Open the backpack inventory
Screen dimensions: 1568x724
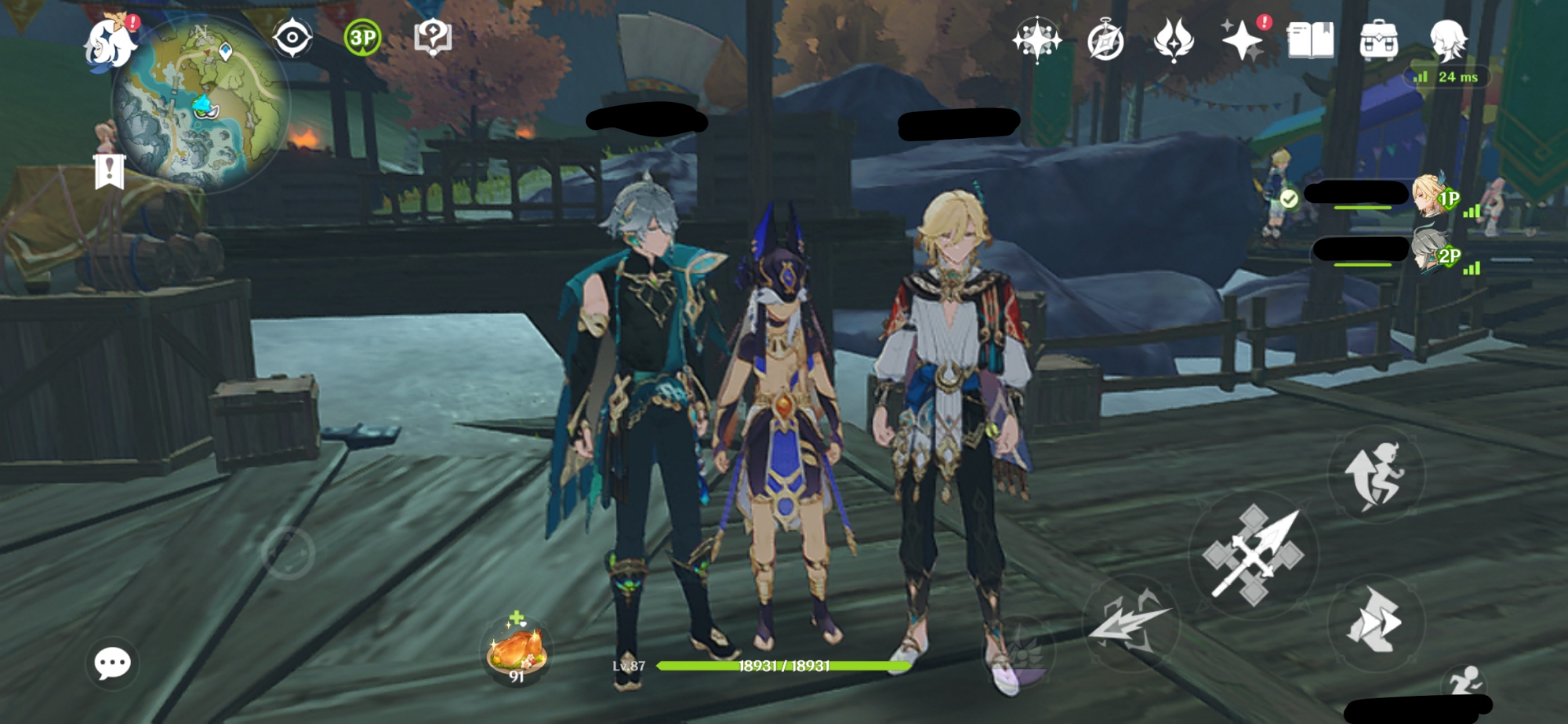[1378, 41]
